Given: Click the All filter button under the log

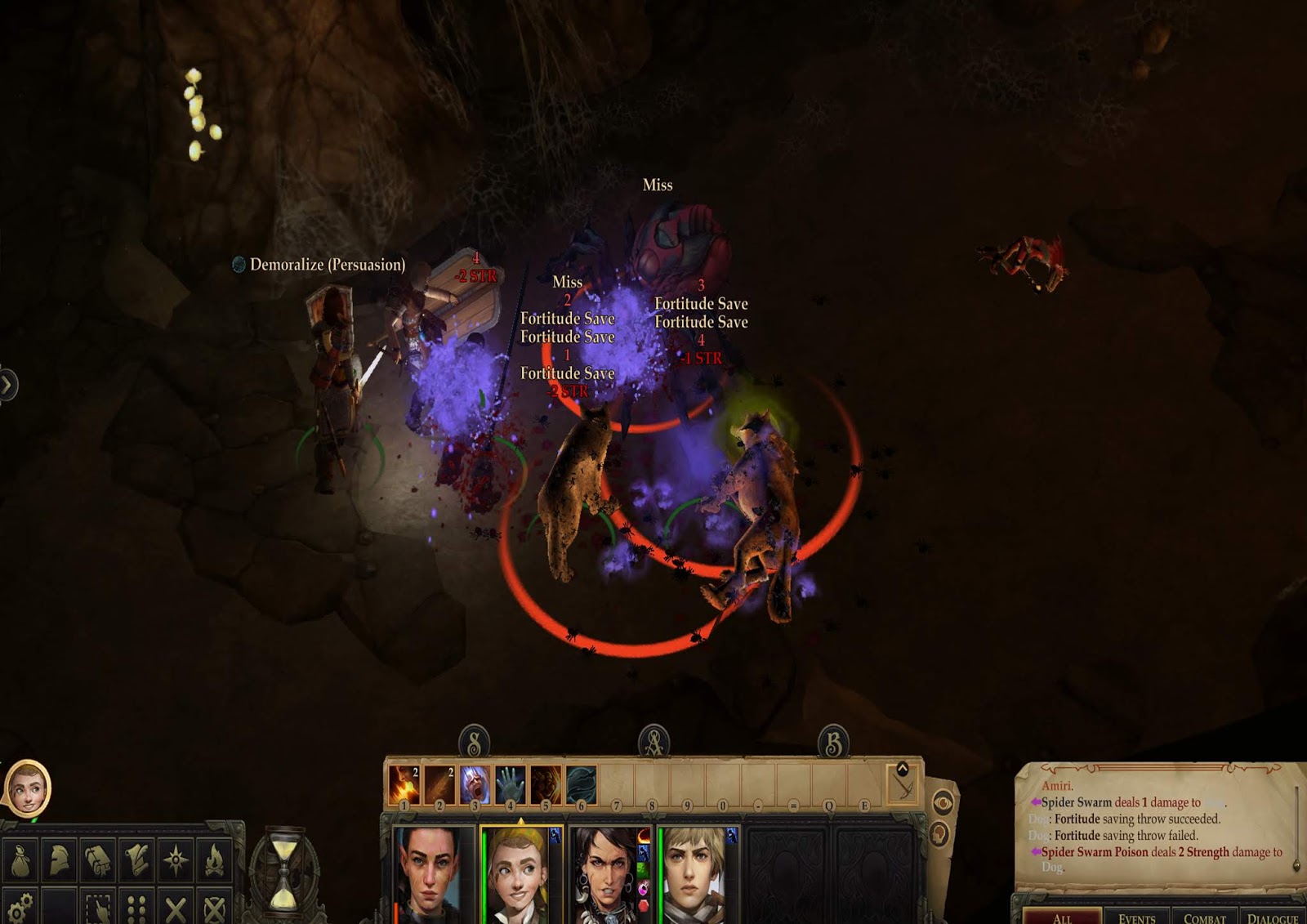Looking at the screenshot, I should click(1063, 918).
